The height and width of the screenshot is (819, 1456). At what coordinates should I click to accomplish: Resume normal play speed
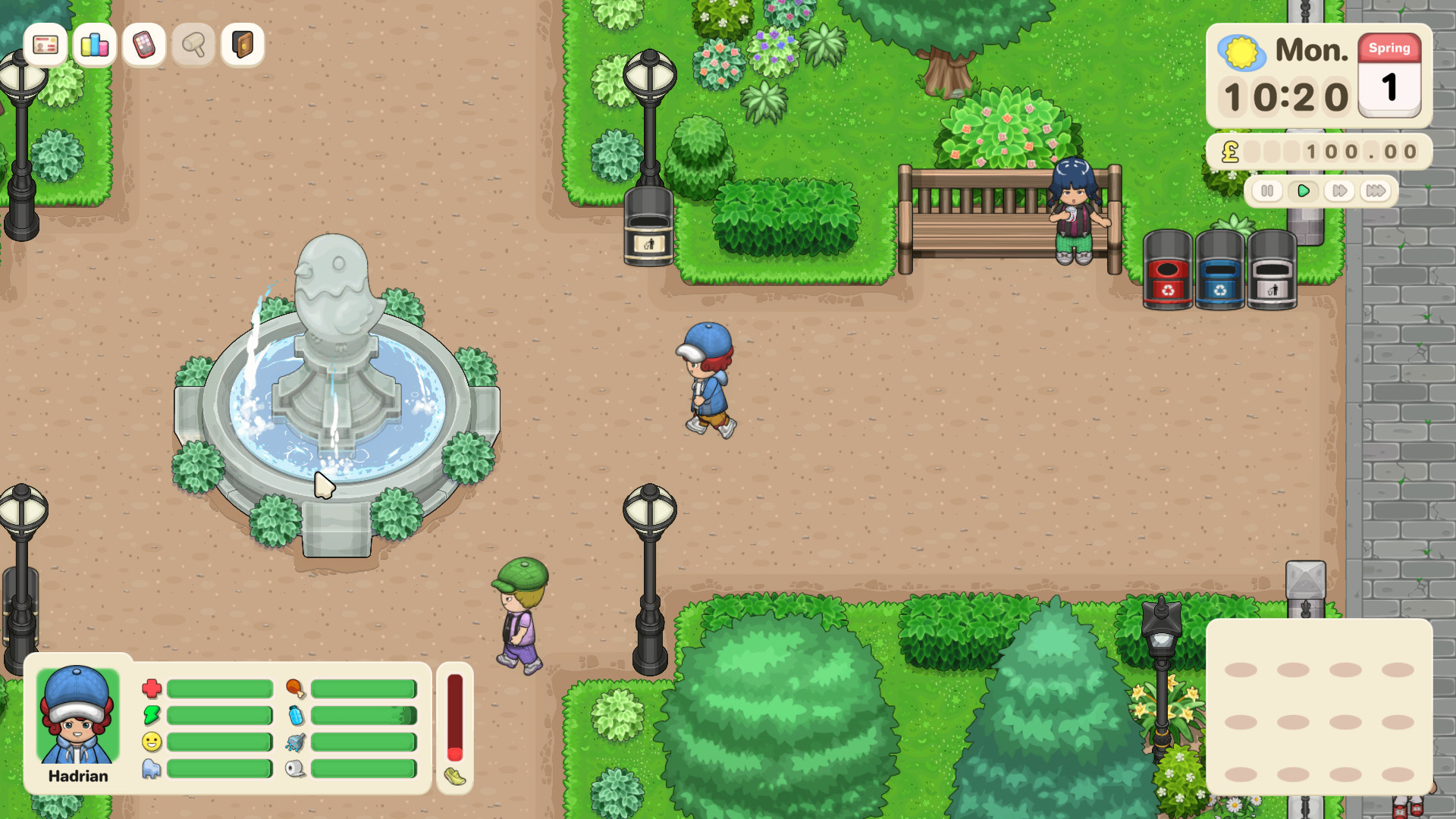pos(1304,192)
